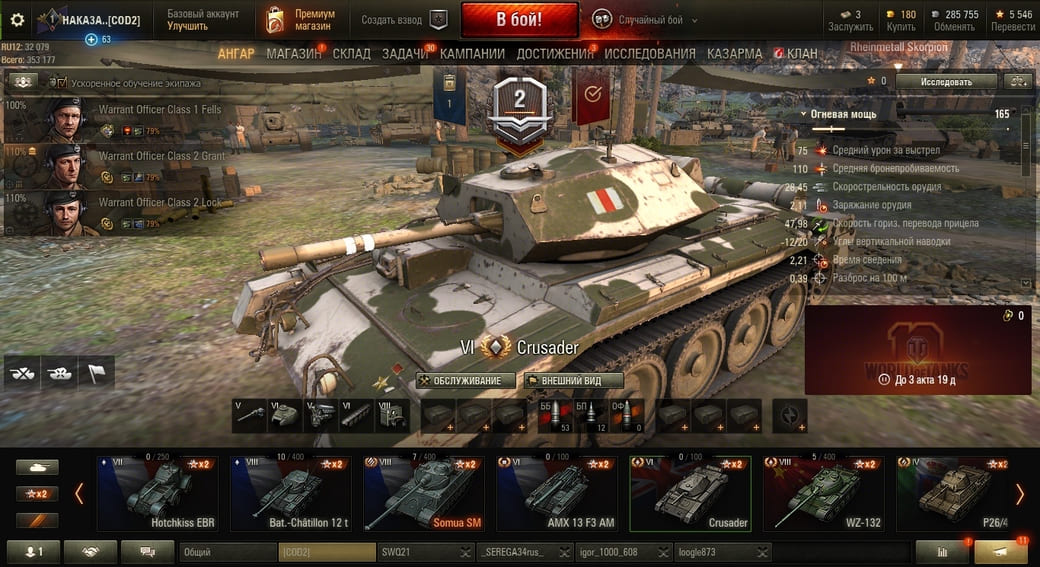The width and height of the screenshot is (1040, 567).
Task: Click the Создать взвод platoon button
Action: tap(404, 19)
